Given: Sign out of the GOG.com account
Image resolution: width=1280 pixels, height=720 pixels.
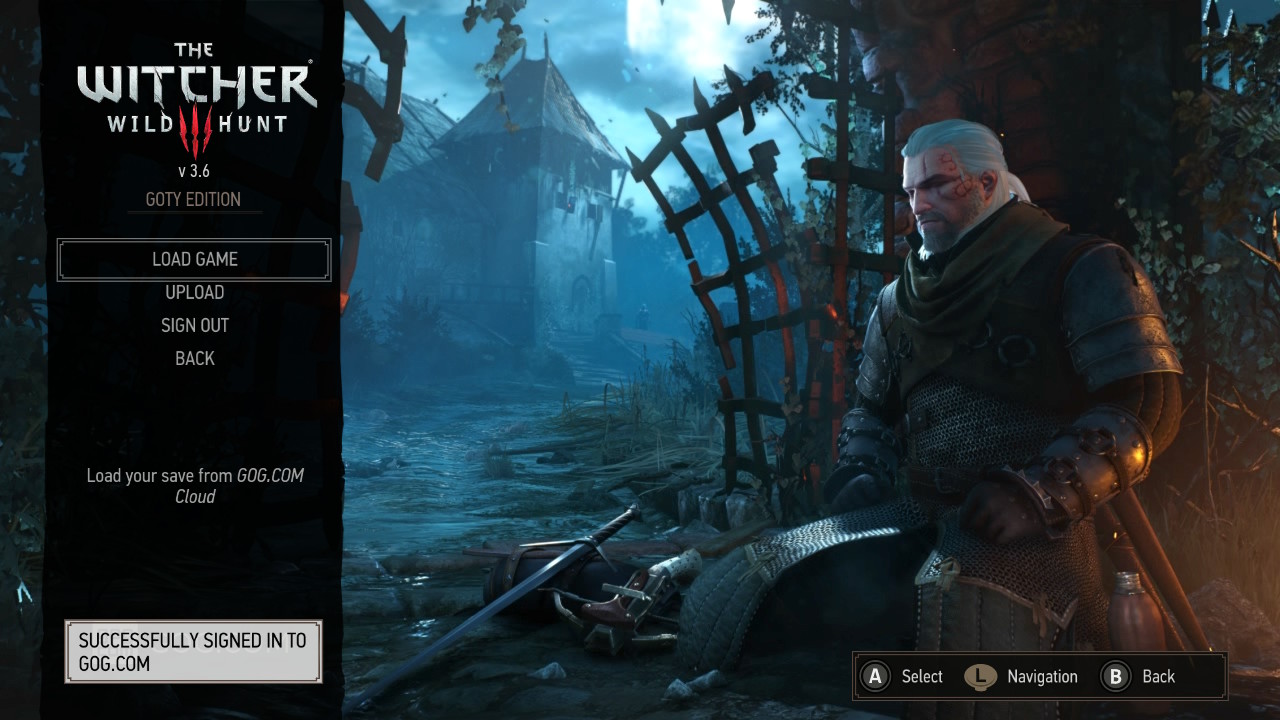Looking at the screenshot, I should pyautogui.click(x=194, y=325).
